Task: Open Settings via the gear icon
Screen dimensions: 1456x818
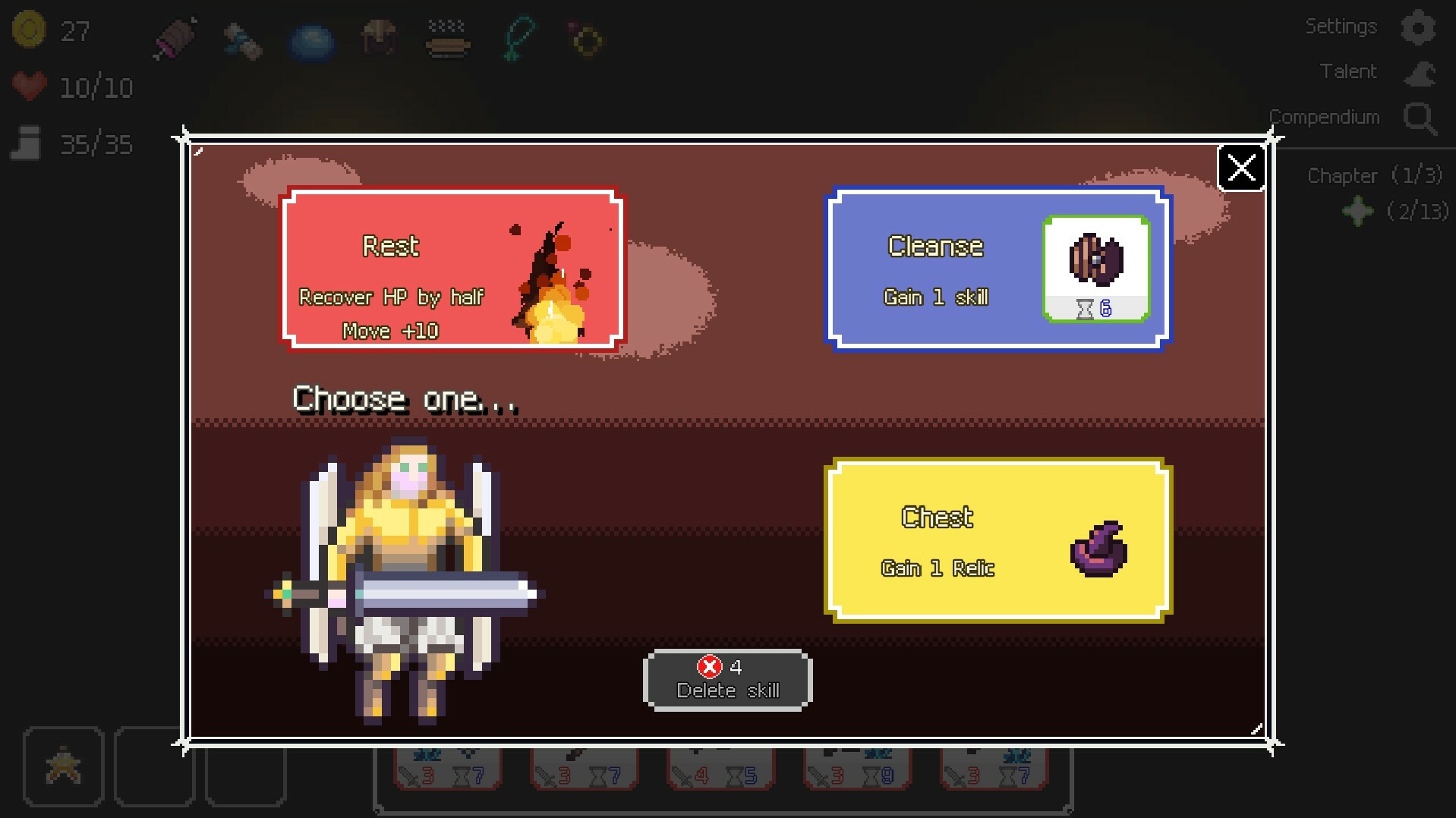Action: pos(1419,27)
